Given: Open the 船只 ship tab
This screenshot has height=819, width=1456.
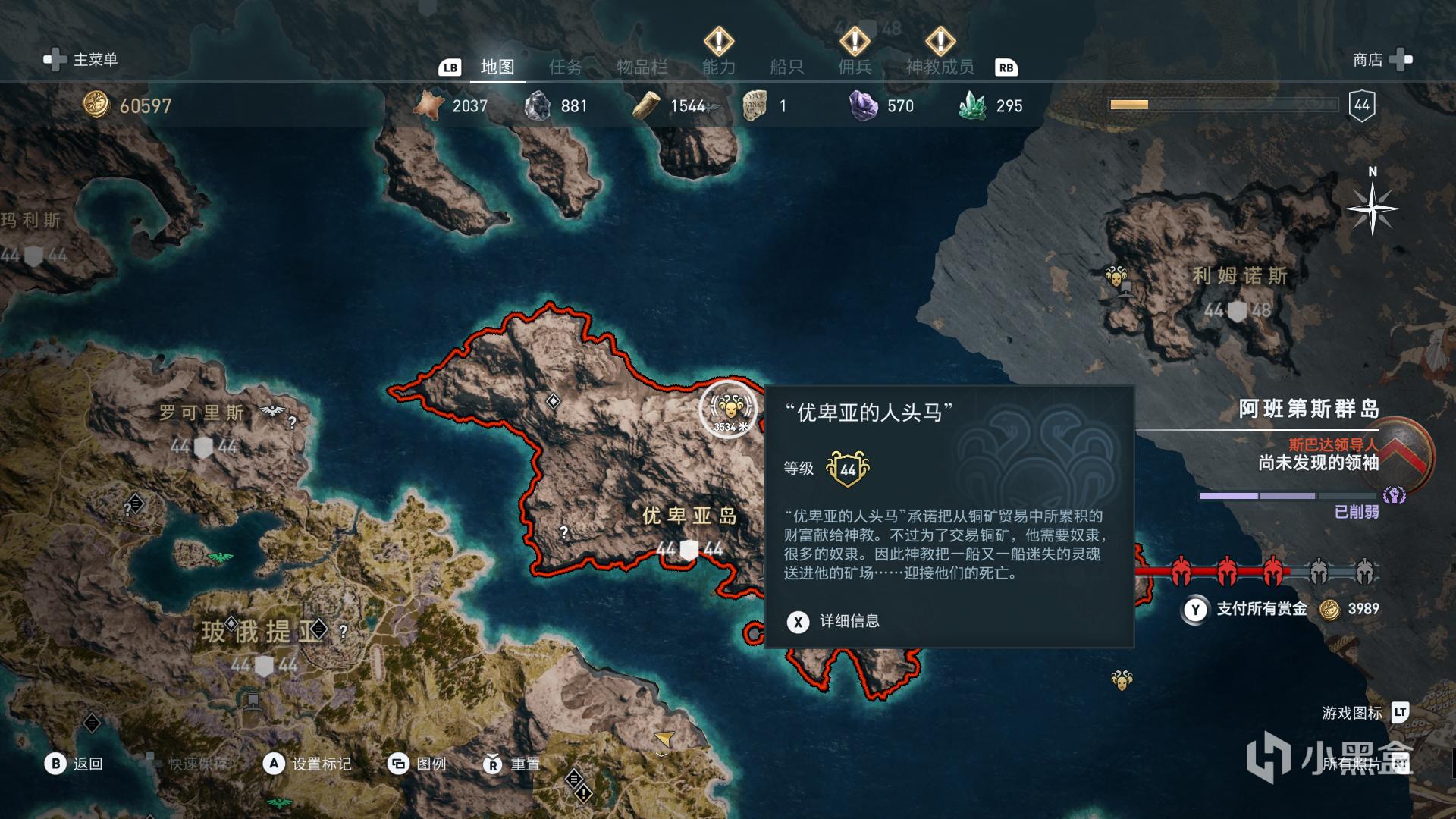Looking at the screenshot, I should 786,67.
